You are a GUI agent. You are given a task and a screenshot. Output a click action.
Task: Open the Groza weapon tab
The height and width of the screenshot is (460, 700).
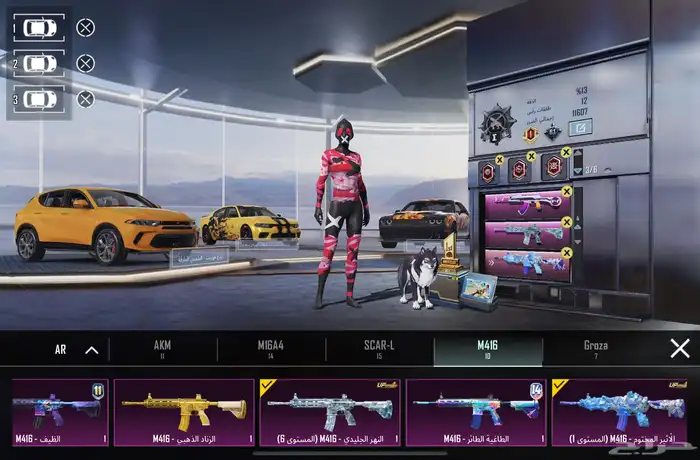pyautogui.click(x=595, y=349)
